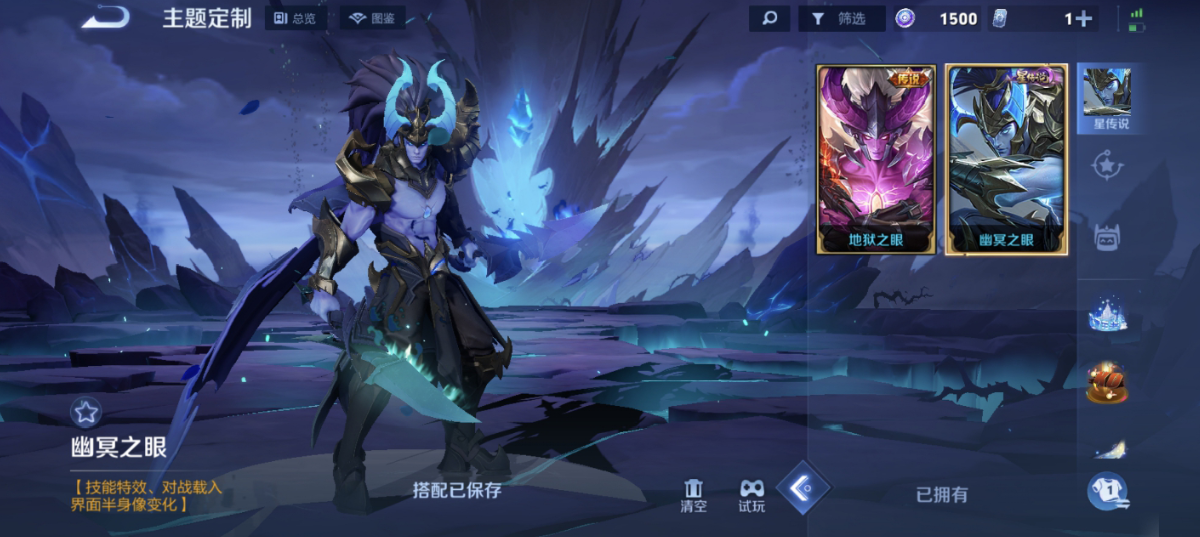Open the 筛选 filter options
The height and width of the screenshot is (537, 1200).
(x=838, y=18)
